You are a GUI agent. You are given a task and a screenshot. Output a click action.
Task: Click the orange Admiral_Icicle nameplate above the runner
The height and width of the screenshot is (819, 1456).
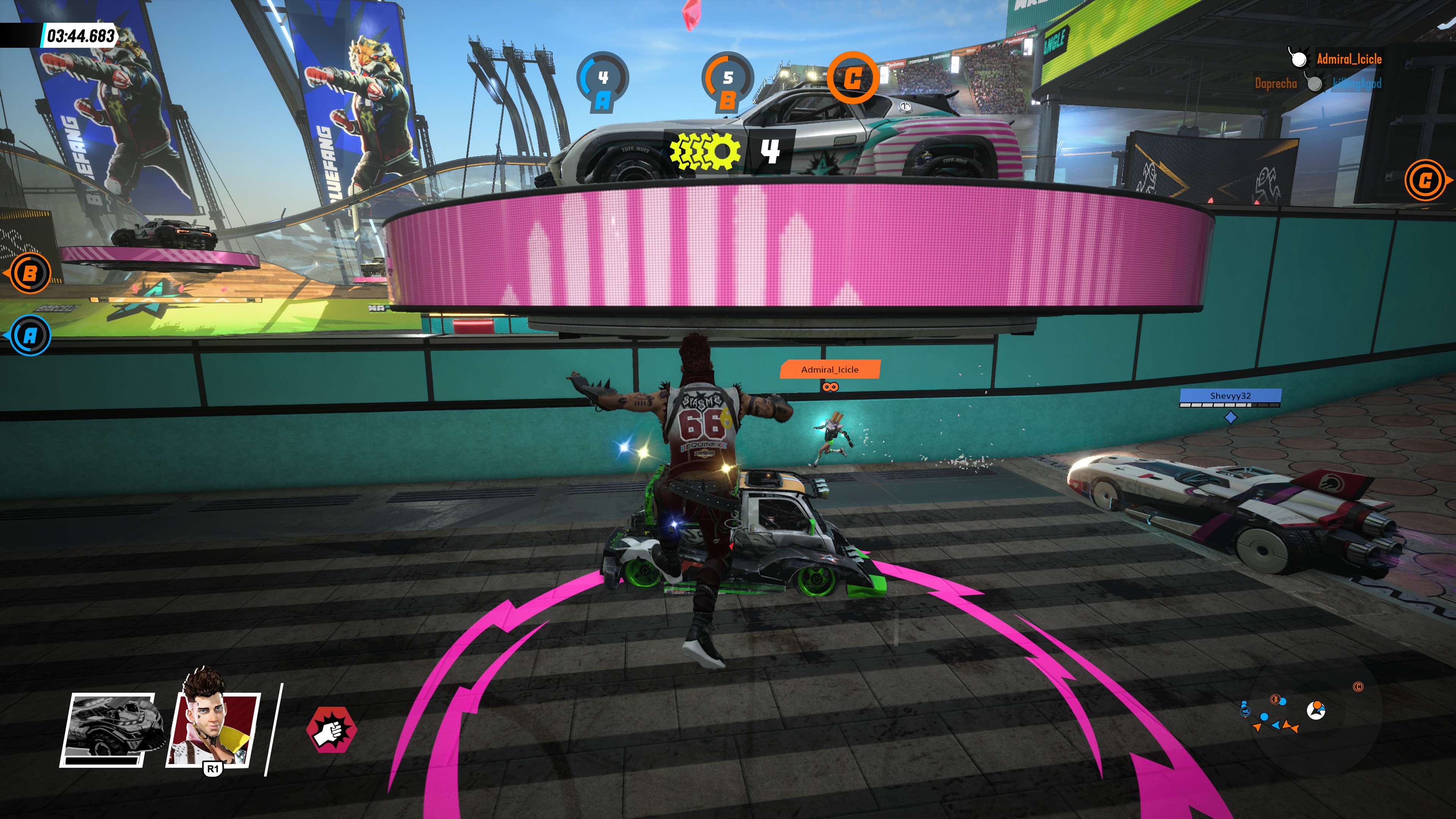tap(829, 370)
